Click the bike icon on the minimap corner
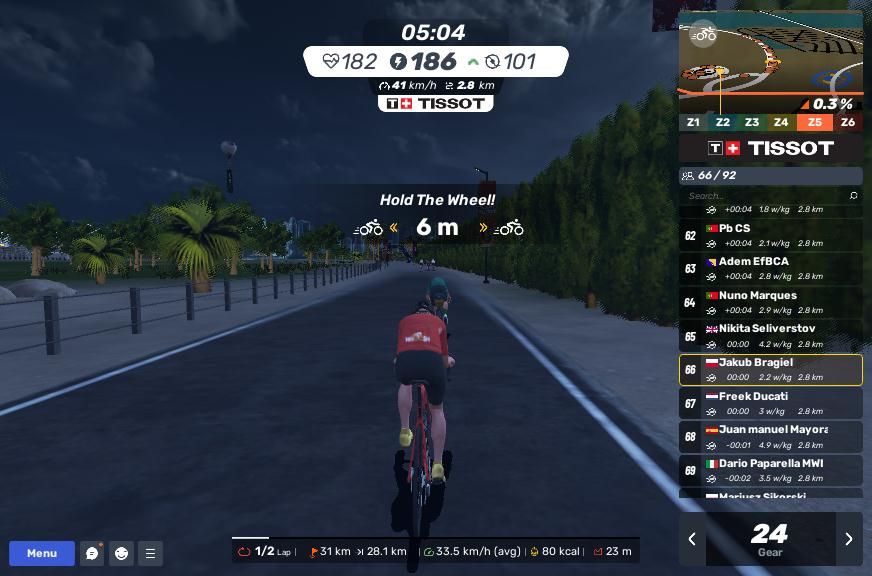The width and height of the screenshot is (872, 576). [704, 34]
